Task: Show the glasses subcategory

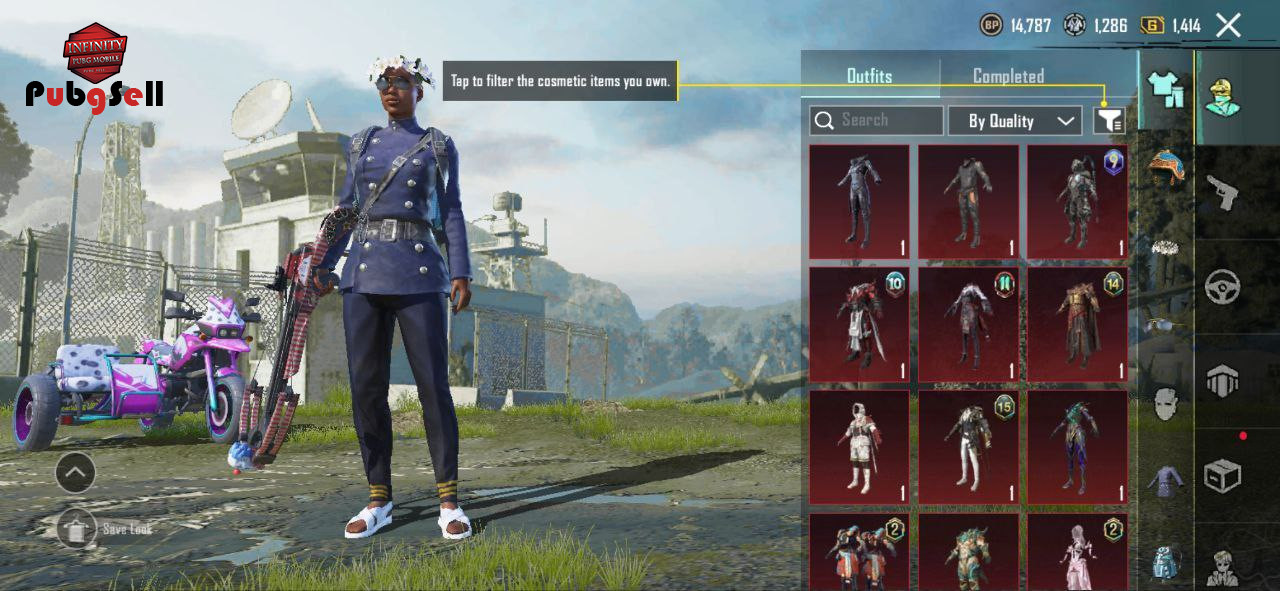Action: click(1166, 324)
